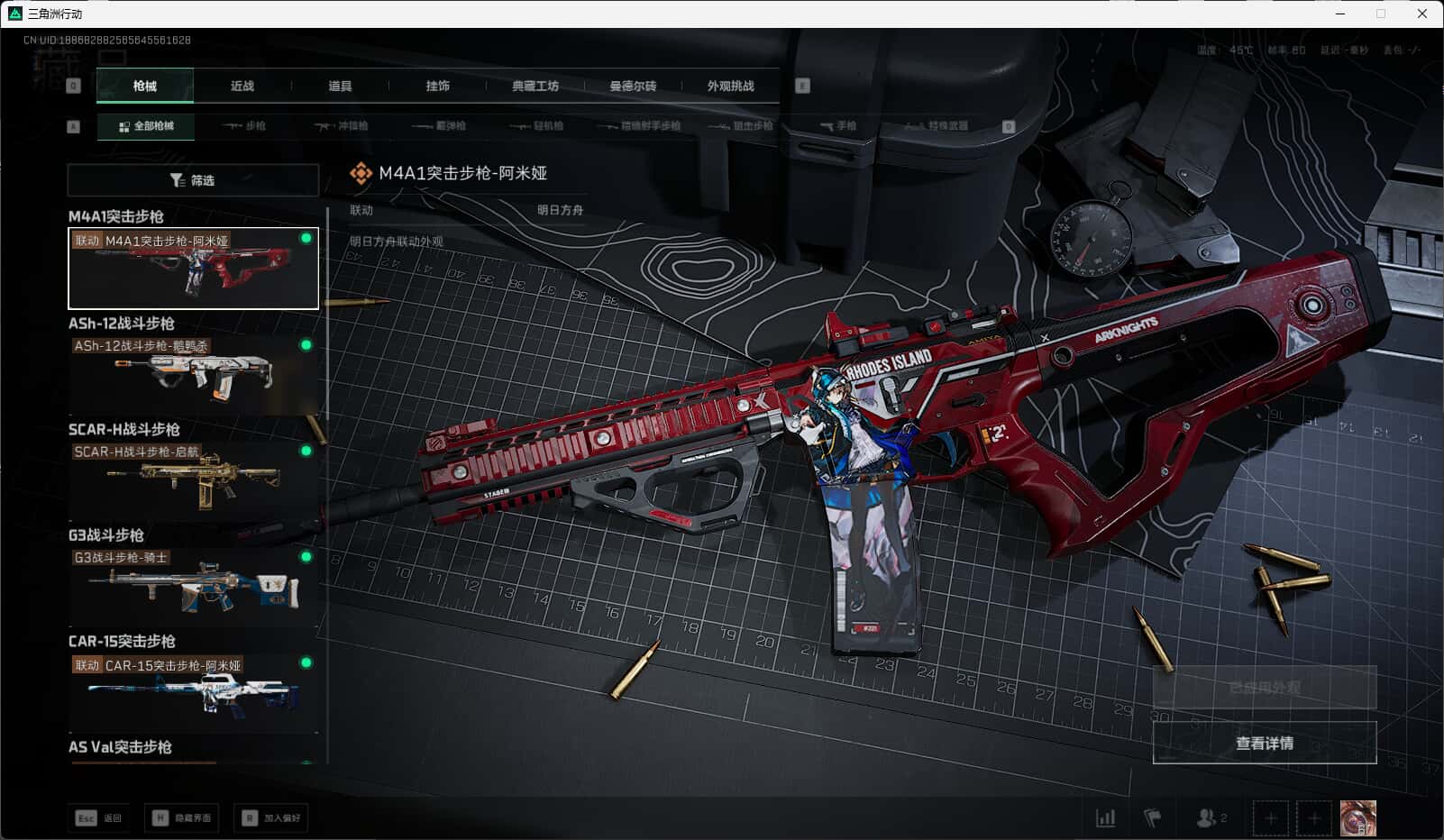This screenshot has height=840, width=1444.
Task: Open the 曼德尔砖 tab
Action: [633, 87]
